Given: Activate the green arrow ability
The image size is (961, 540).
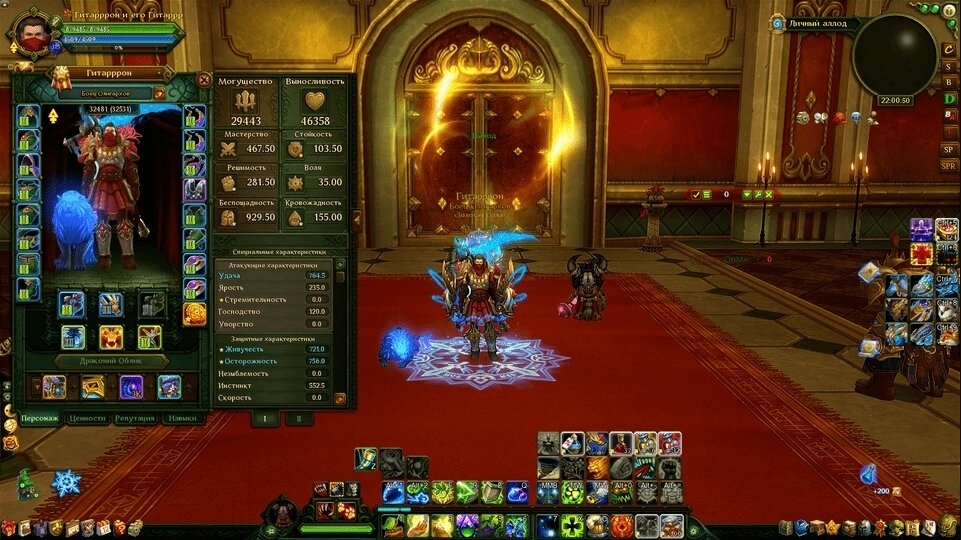Looking at the screenshot, I should pyautogui.click(x=467, y=492).
